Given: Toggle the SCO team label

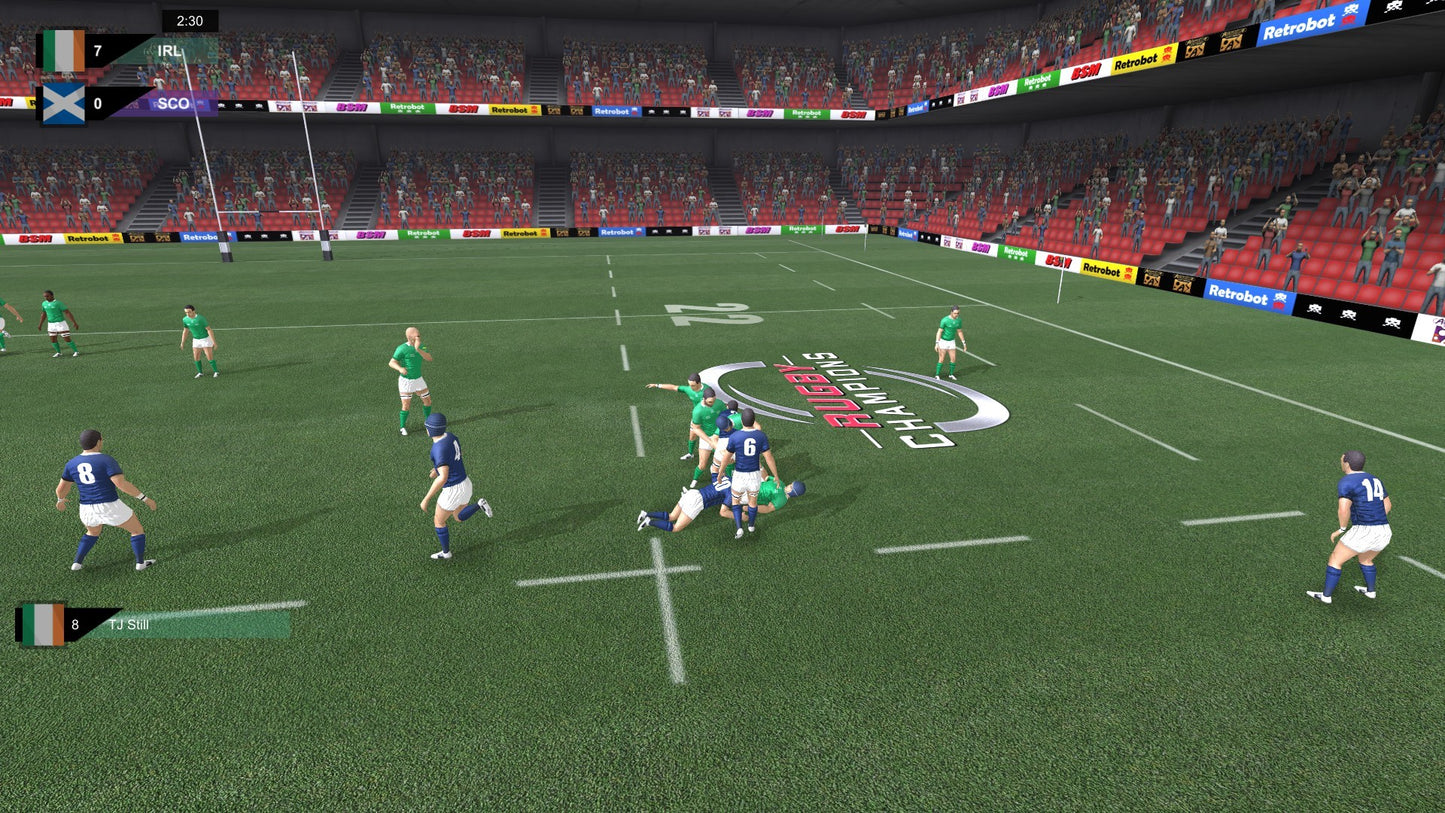Looking at the screenshot, I should tap(173, 104).
